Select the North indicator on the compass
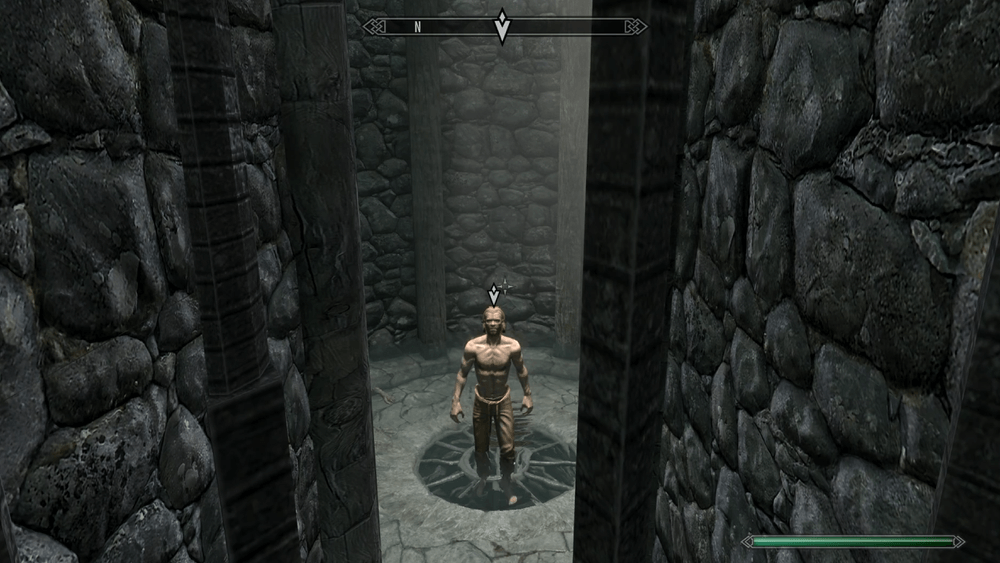This screenshot has height=563, width=1000. tap(417, 27)
